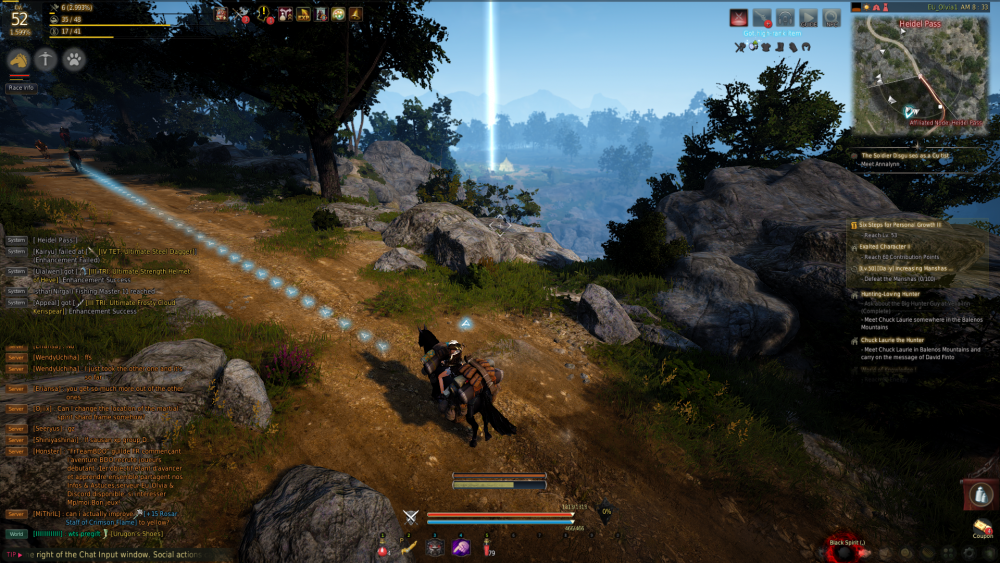Select the Soldier Disguised as a Cultist quest
This screenshot has height=563, width=1000.
pyautogui.click(x=905, y=156)
